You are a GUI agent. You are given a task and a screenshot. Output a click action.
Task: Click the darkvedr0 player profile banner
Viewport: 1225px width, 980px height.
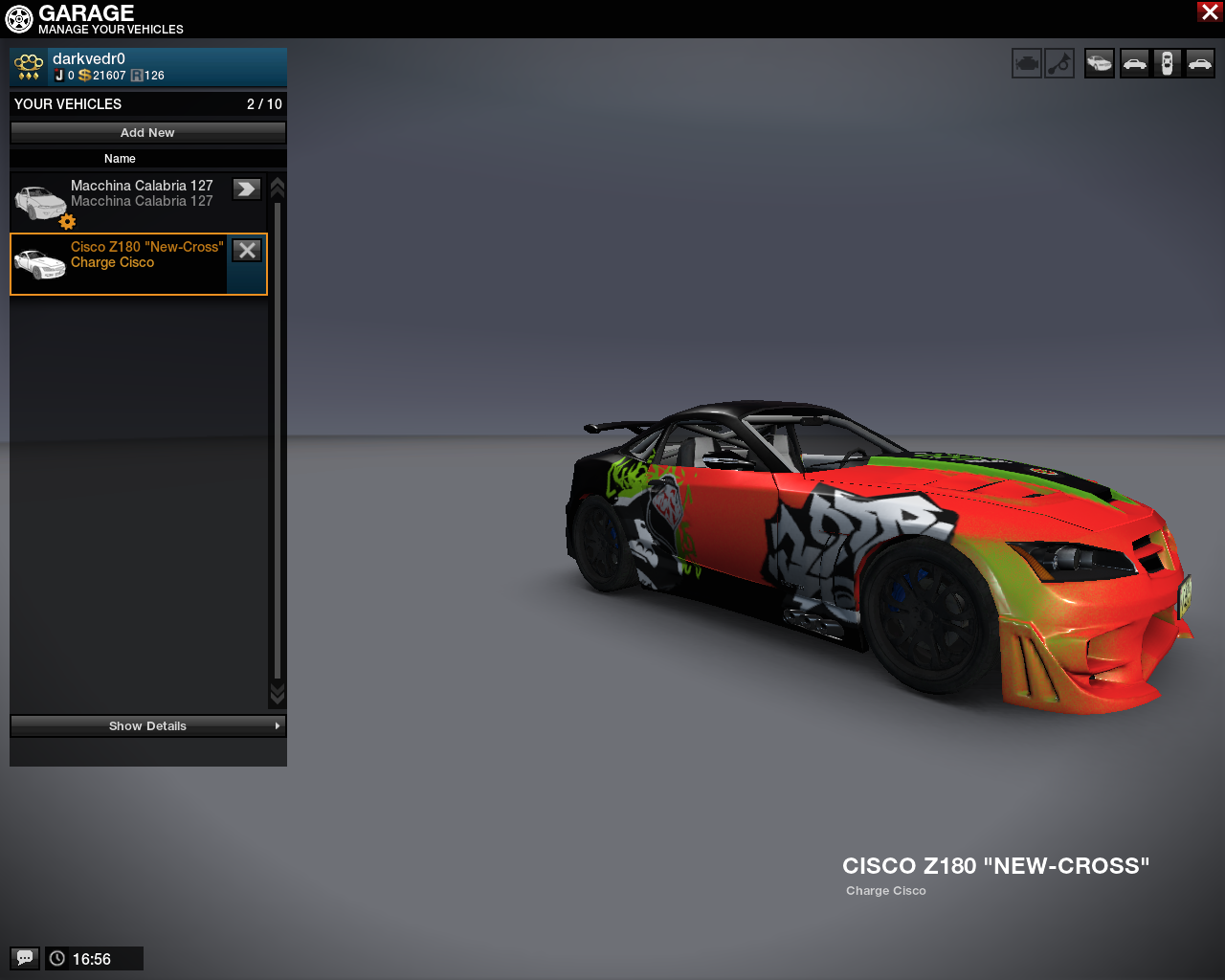(x=148, y=67)
